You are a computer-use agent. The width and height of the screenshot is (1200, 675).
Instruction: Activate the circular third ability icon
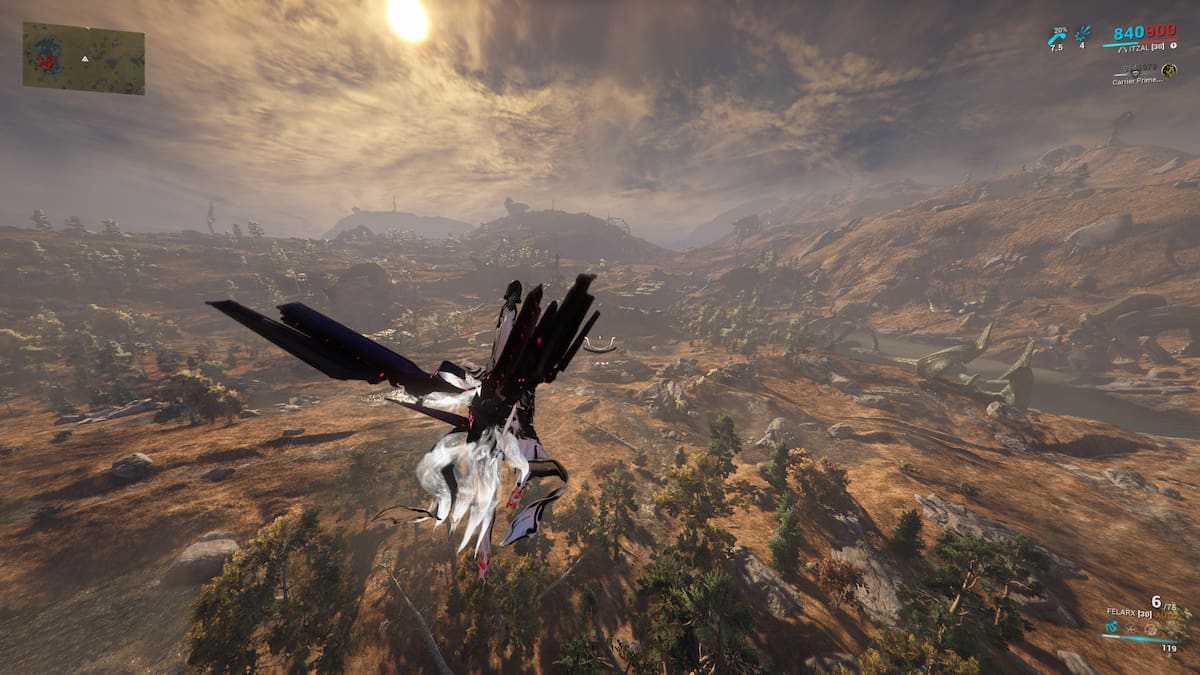pyautogui.click(x=1151, y=629)
